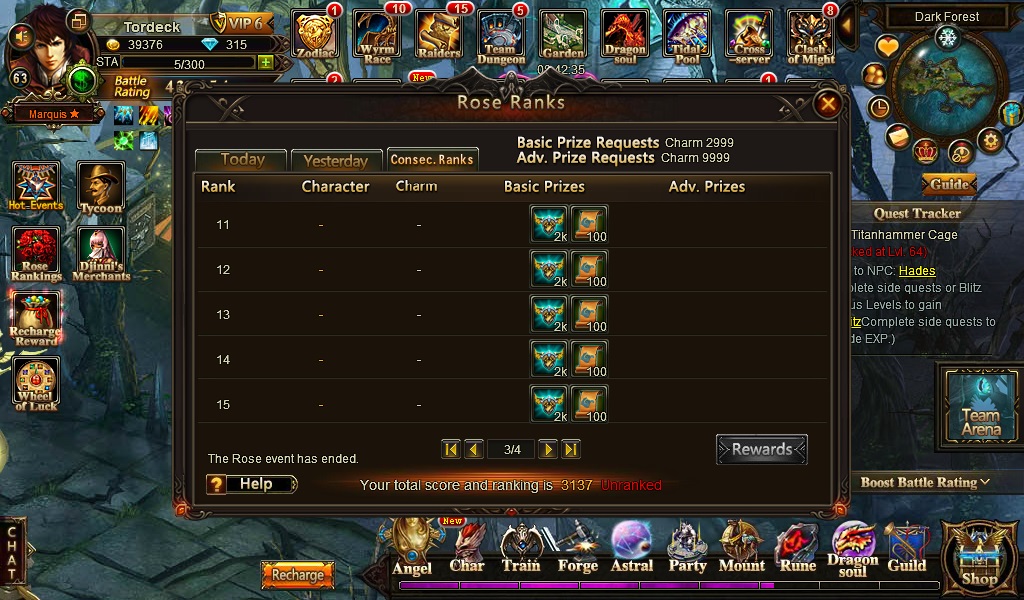Jump to last ranking page

[571, 450]
